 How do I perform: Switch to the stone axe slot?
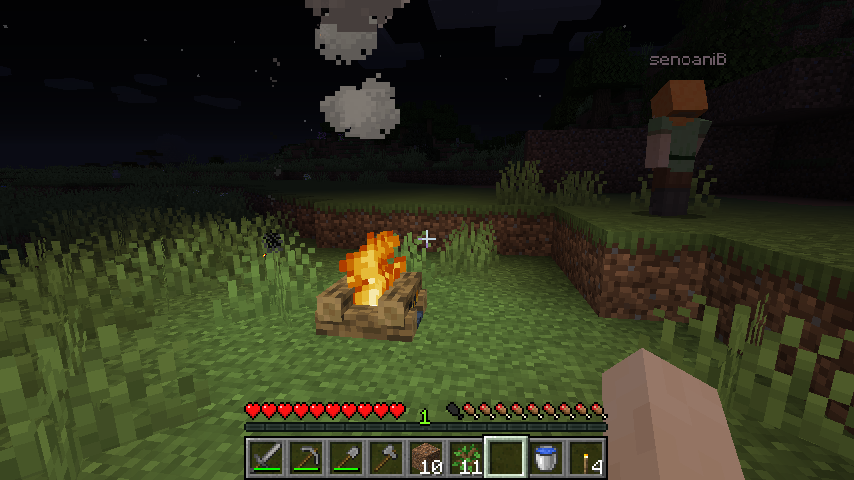[x=386, y=458]
